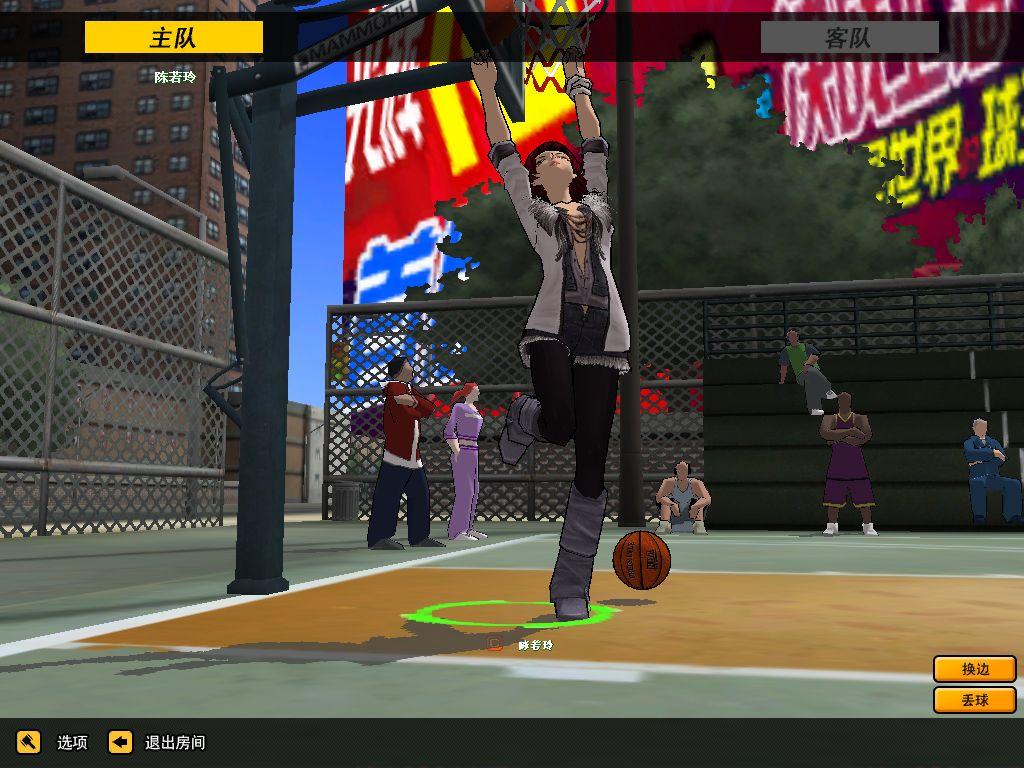The height and width of the screenshot is (768, 1024).
Task: Click the 换边 switch sides button
Action: pyautogui.click(x=974, y=669)
